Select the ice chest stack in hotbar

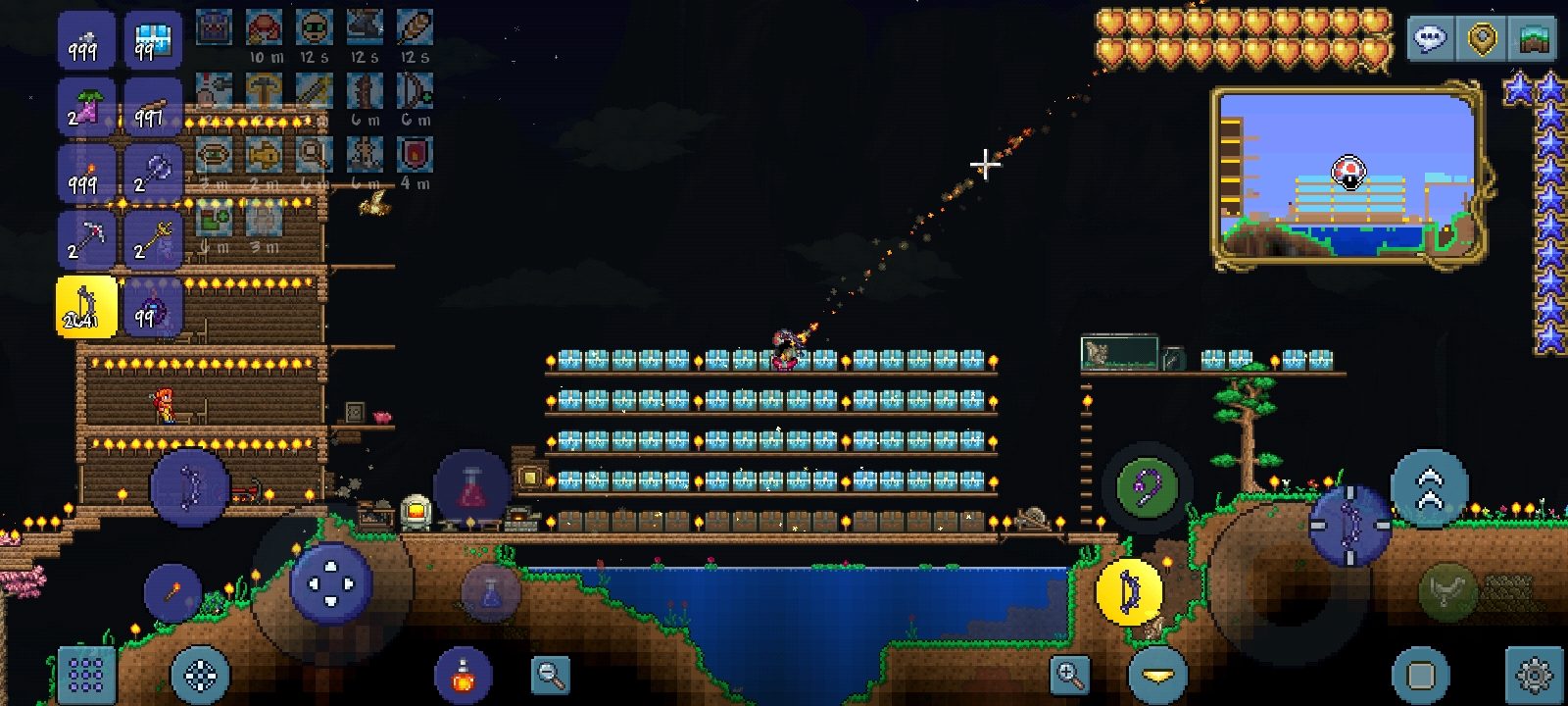153,40
